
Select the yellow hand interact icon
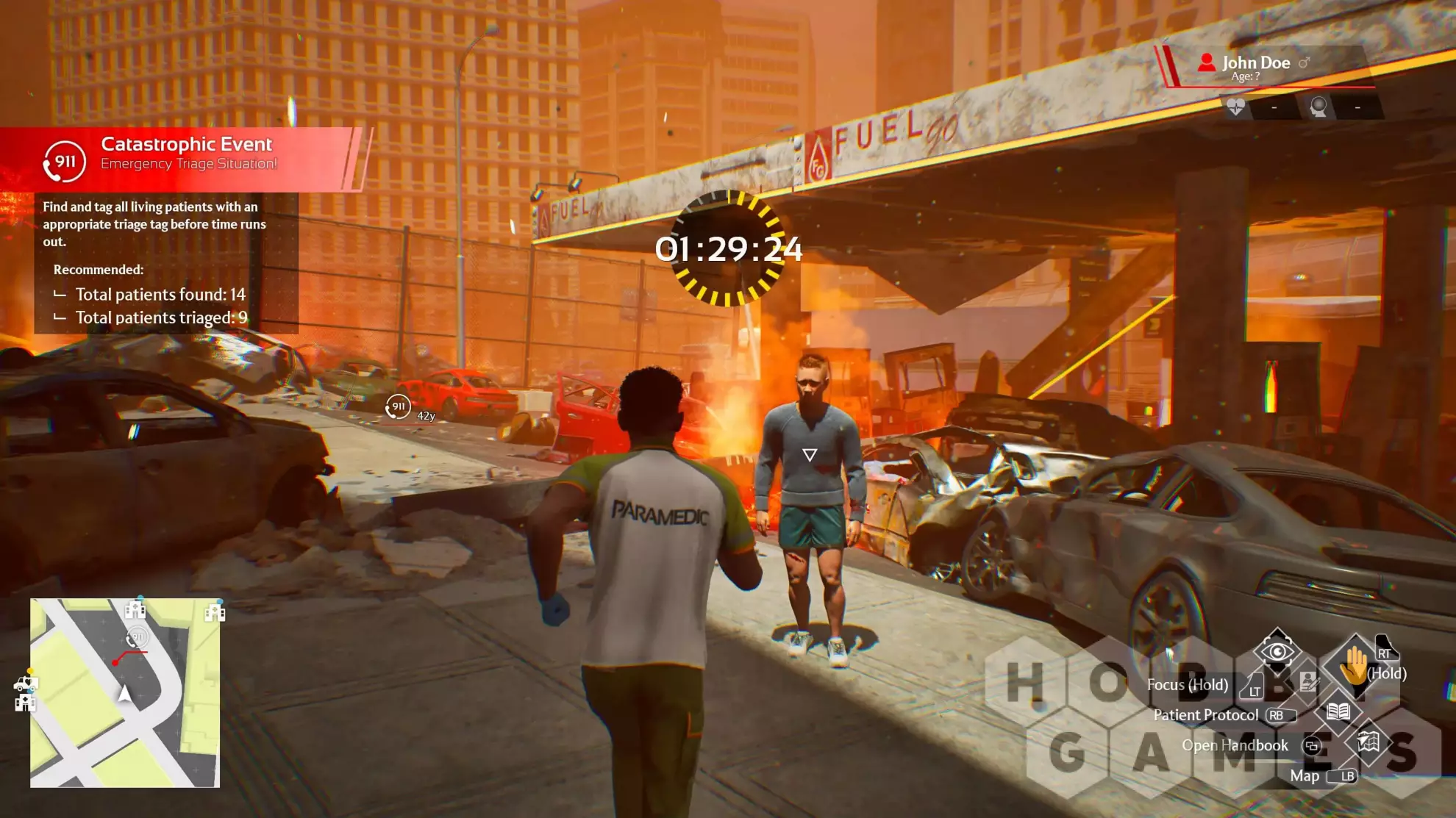coord(1353,666)
